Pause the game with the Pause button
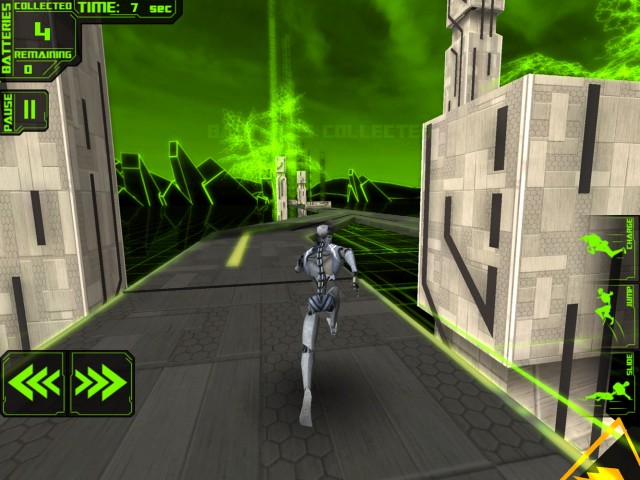The image size is (640, 480). point(28,112)
